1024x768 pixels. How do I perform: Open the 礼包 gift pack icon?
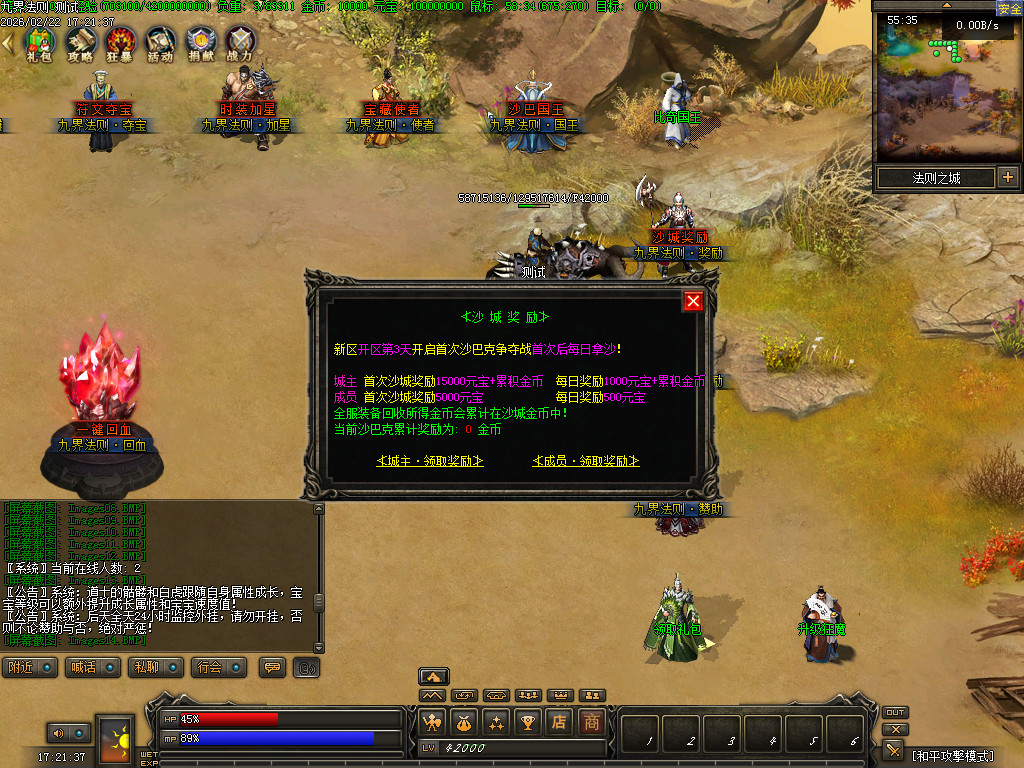pos(40,42)
